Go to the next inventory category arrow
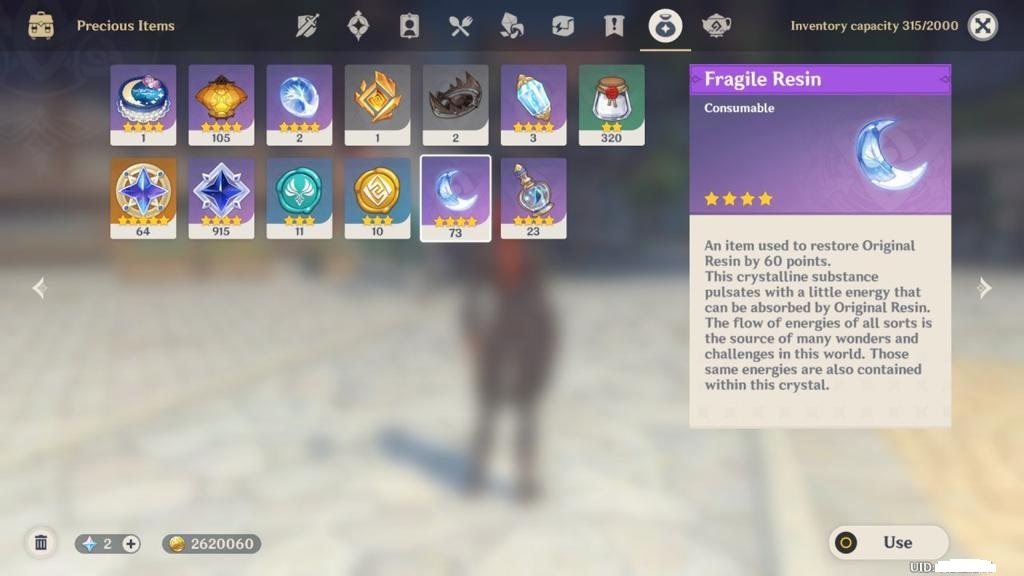 coord(985,288)
